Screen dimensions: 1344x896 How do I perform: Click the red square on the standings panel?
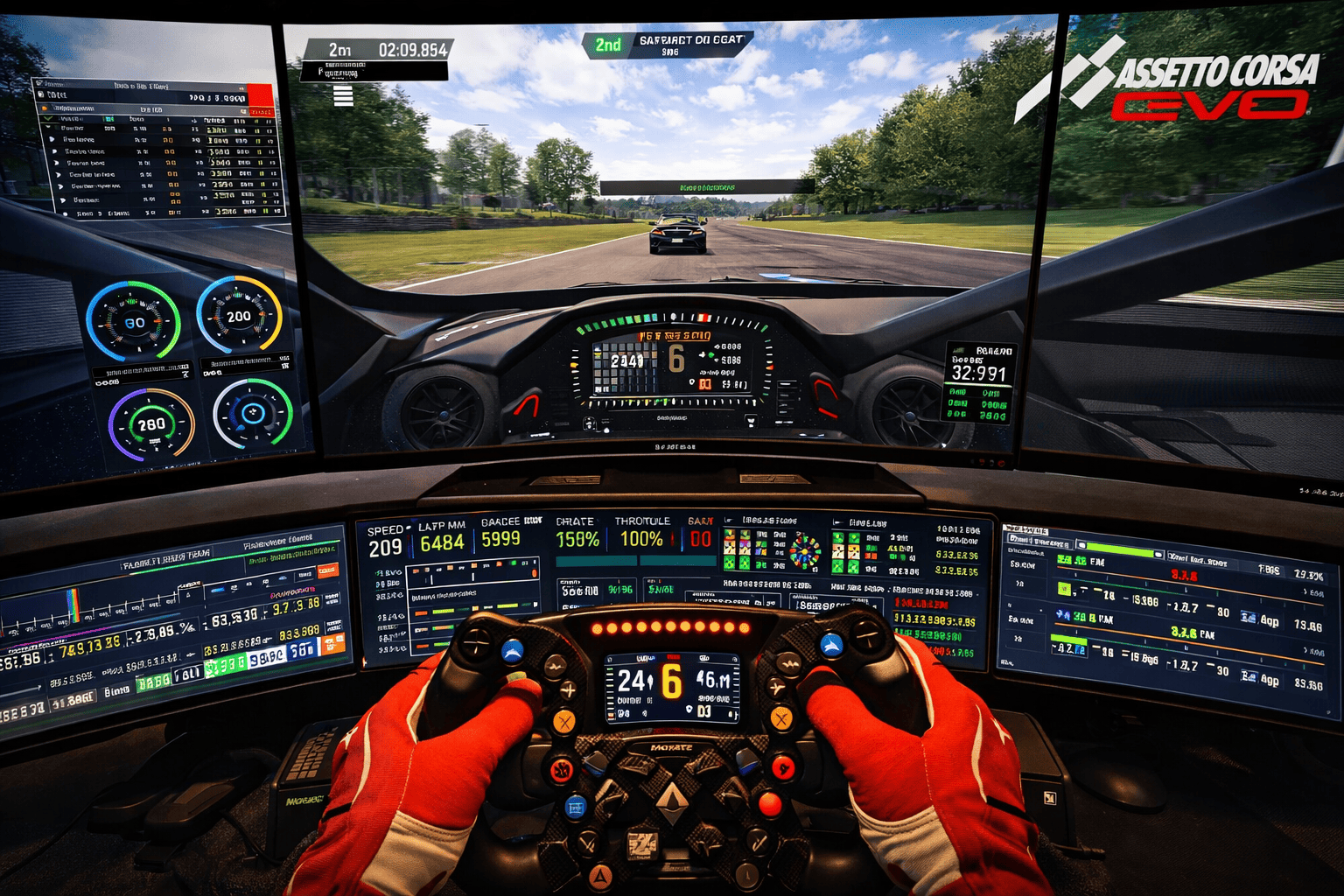click(x=260, y=94)
